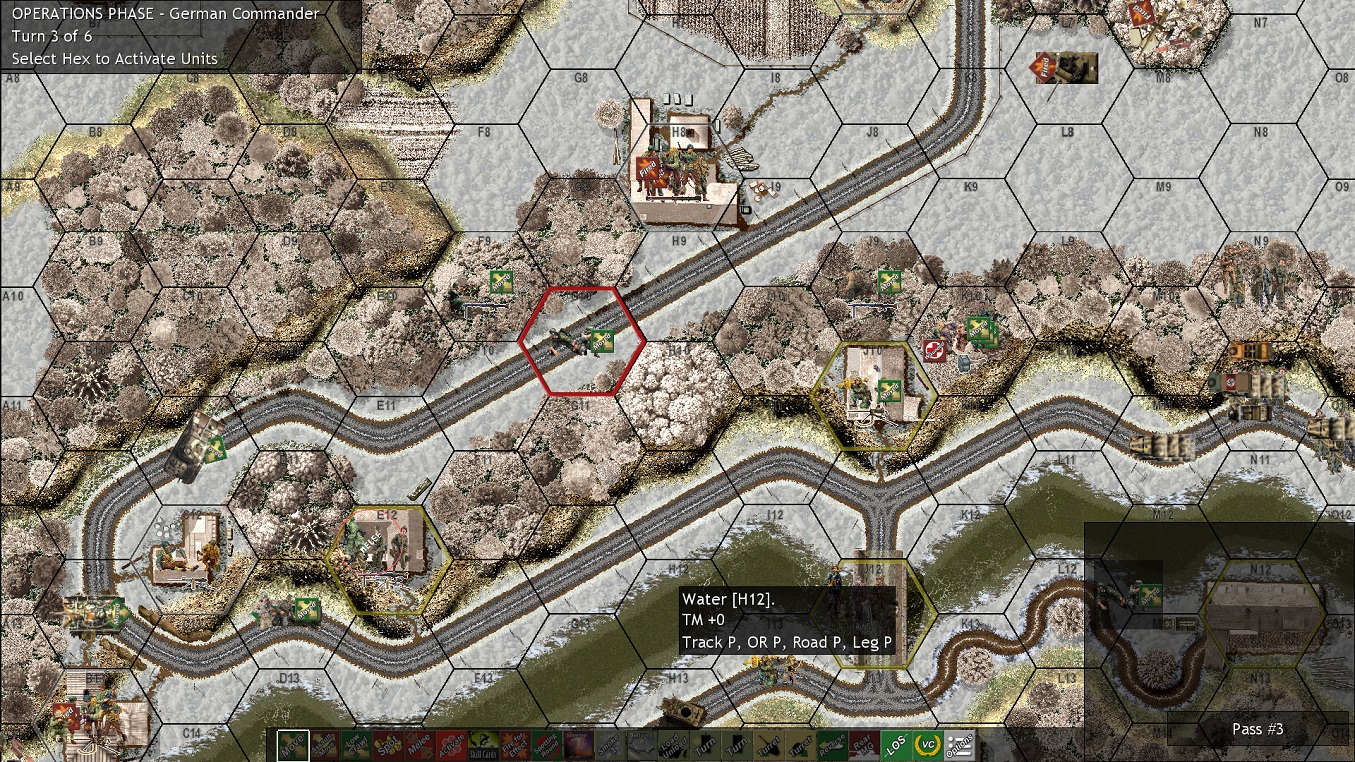
Task: Activate Low Crawl movement
Action: 358,745
